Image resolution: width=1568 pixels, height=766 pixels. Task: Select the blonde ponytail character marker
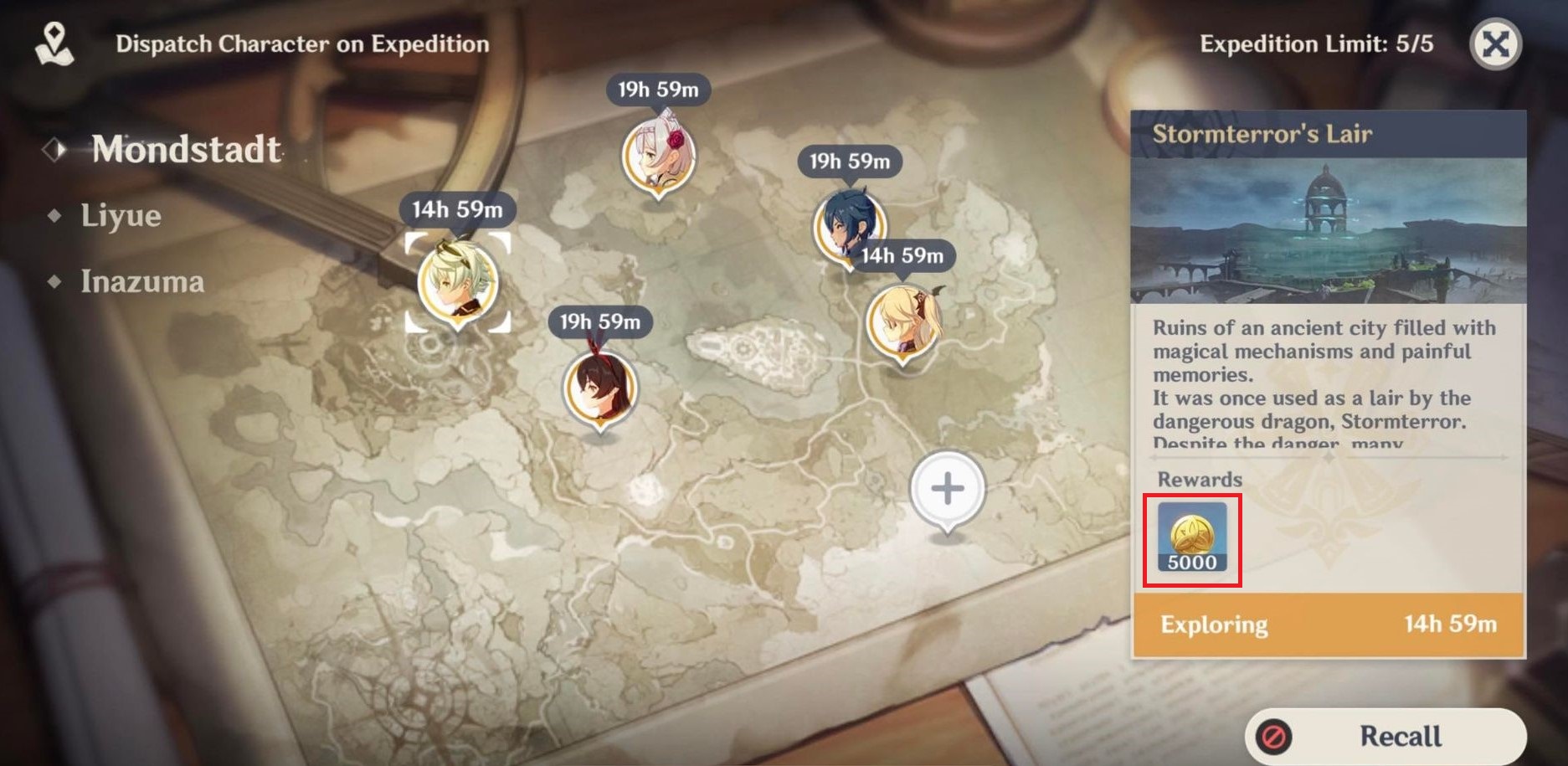coord(902,322)
